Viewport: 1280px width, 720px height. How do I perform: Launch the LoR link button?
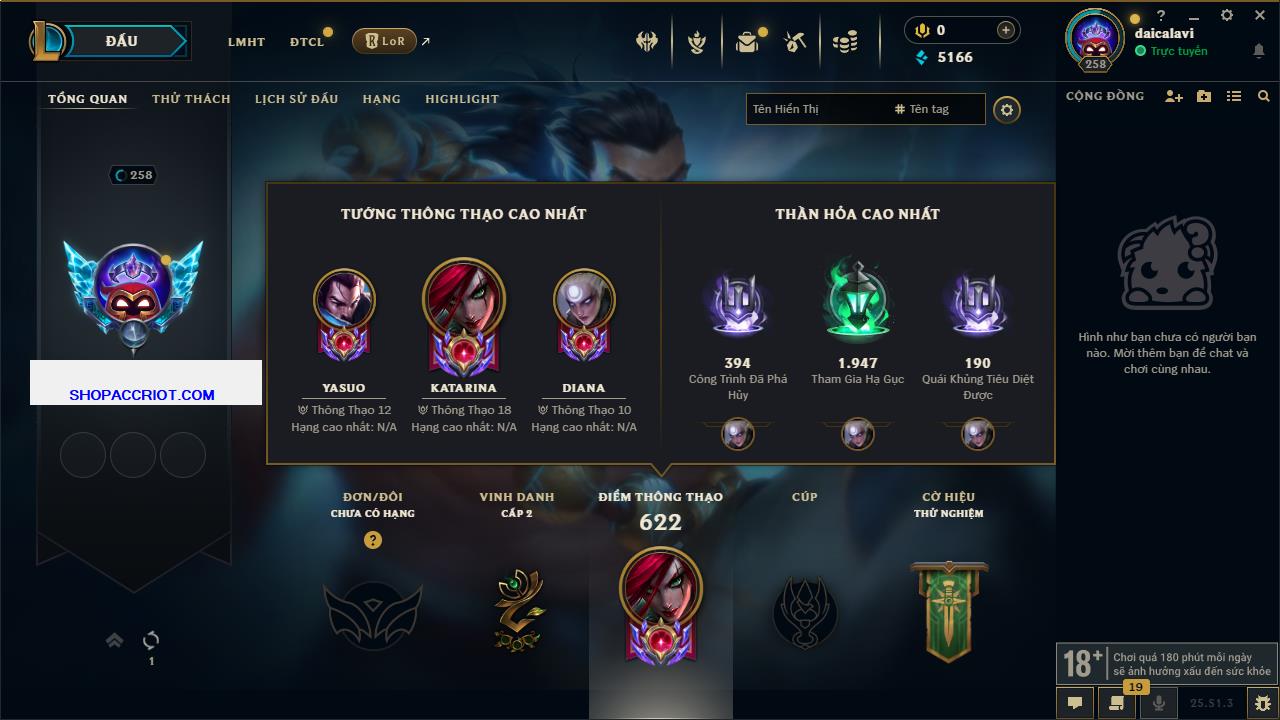[x=384, y=41]
